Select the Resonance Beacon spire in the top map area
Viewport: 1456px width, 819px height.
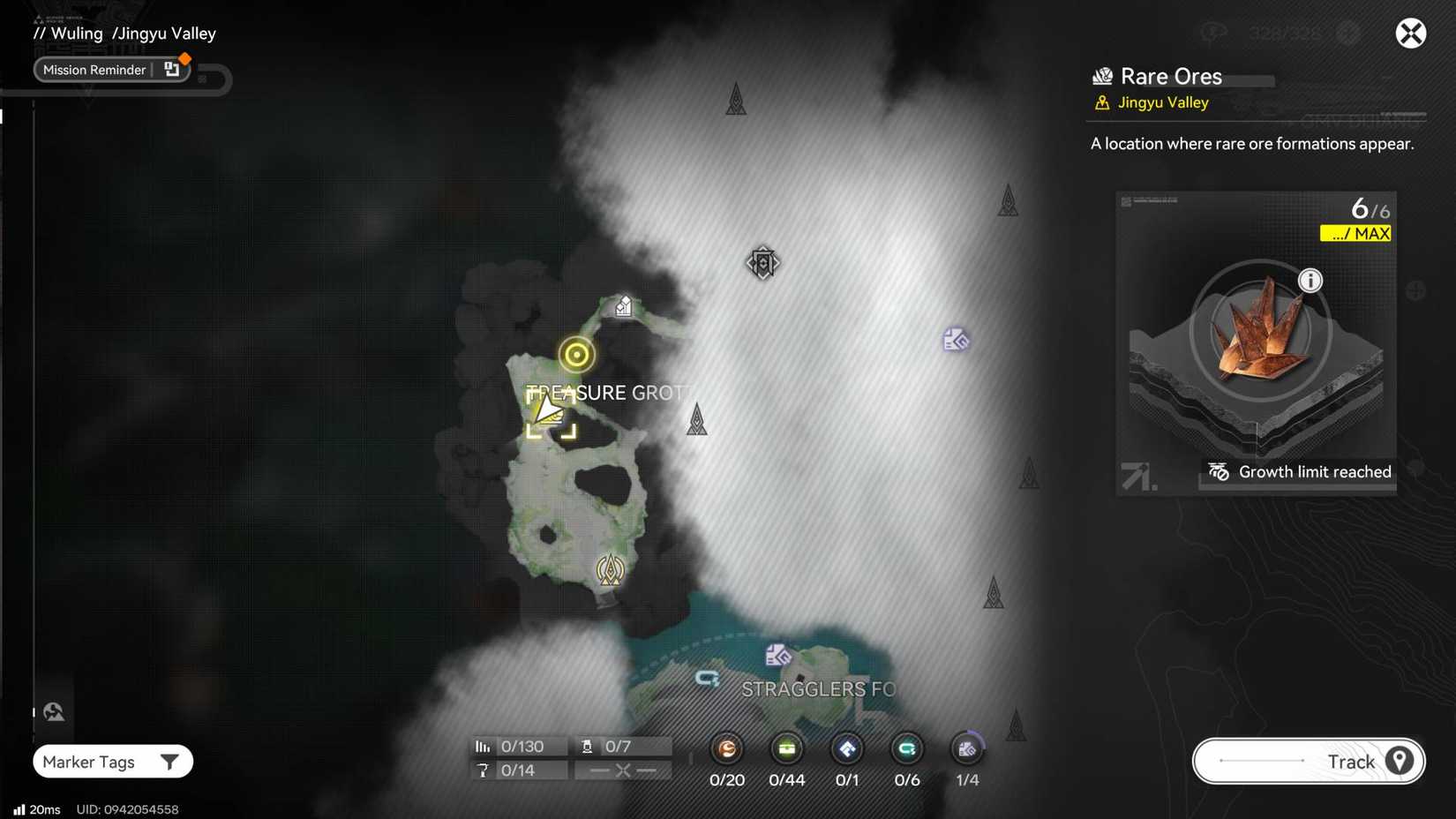(x=736, y=99)
